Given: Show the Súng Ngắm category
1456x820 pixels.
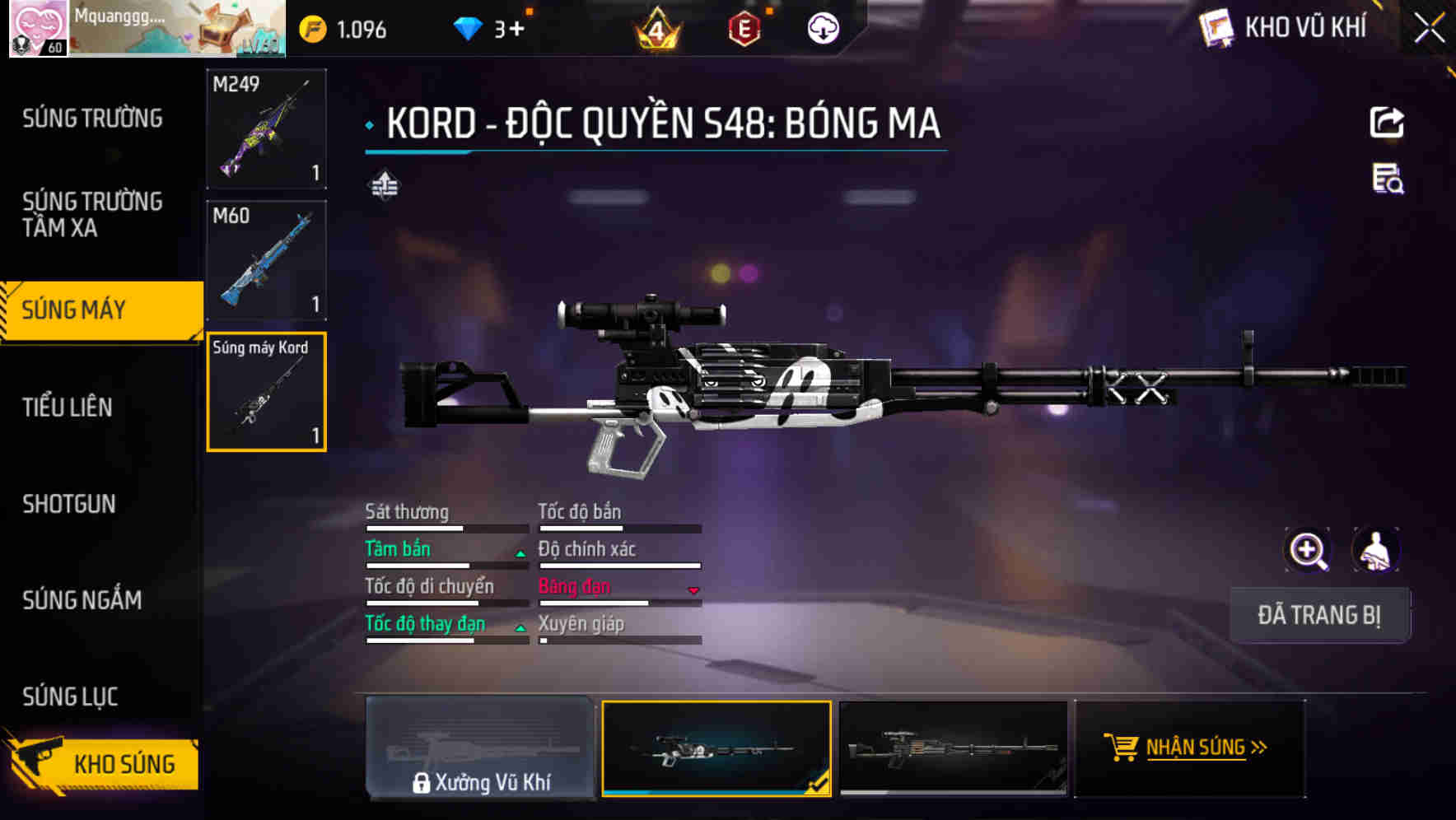Looking at the screenshot, I should click(82, 600).
